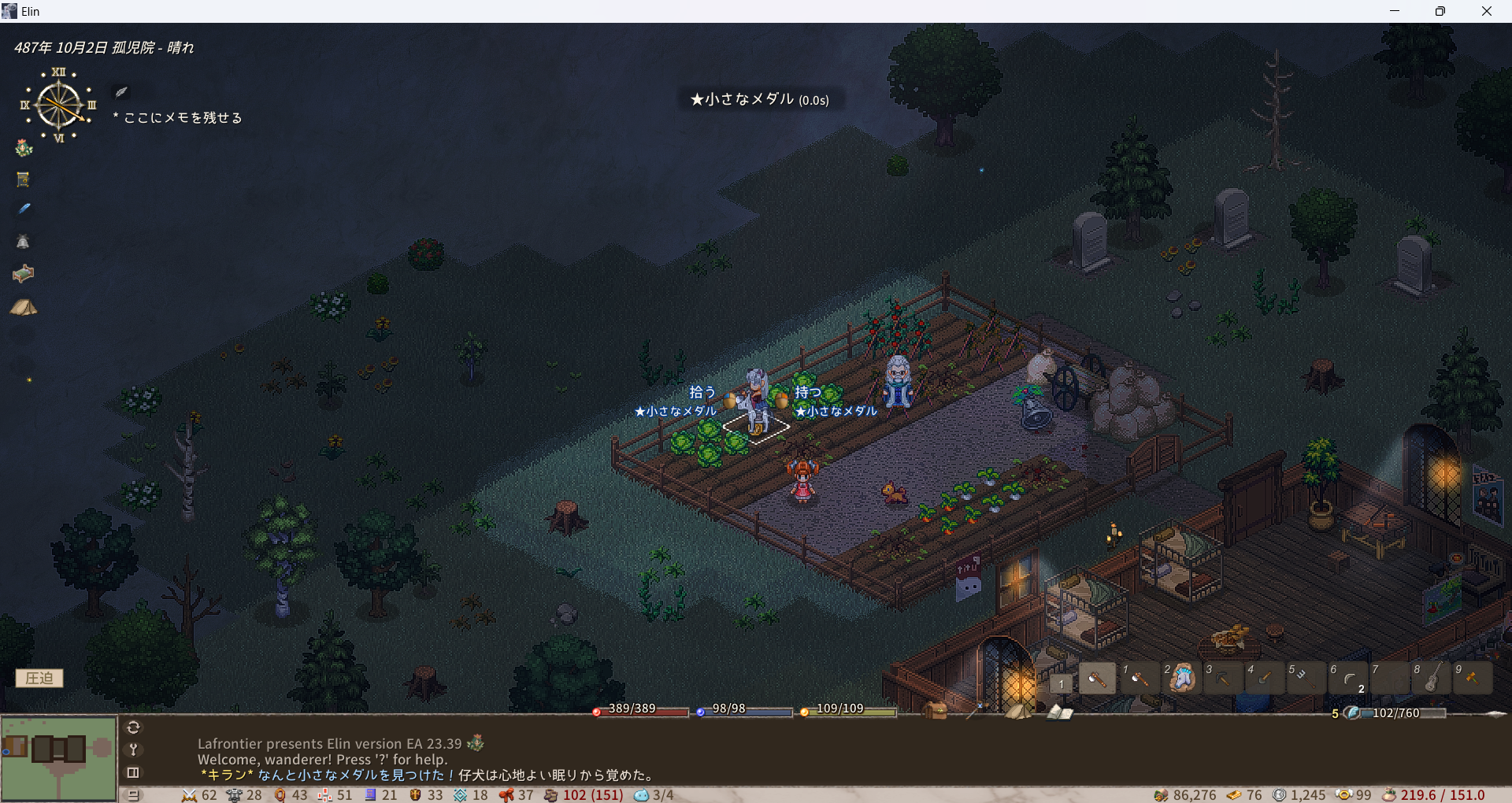Screen dimensions: 1512x803
Task: Click the bell icon in the left sidebar
Action: click(x=24, y=242)
